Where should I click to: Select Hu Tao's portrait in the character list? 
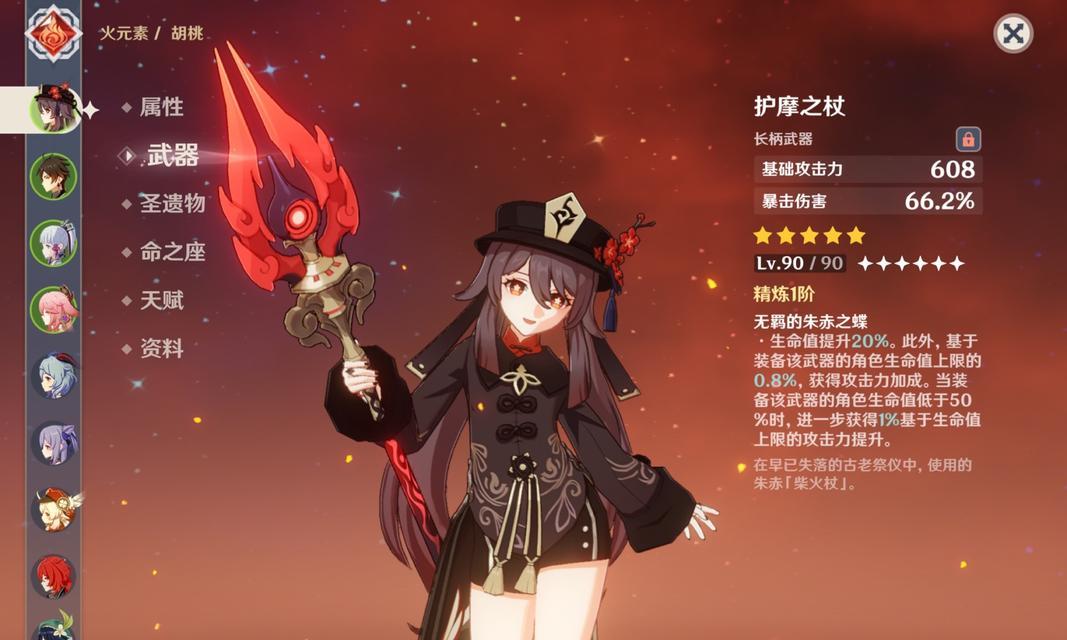[53, 109]
